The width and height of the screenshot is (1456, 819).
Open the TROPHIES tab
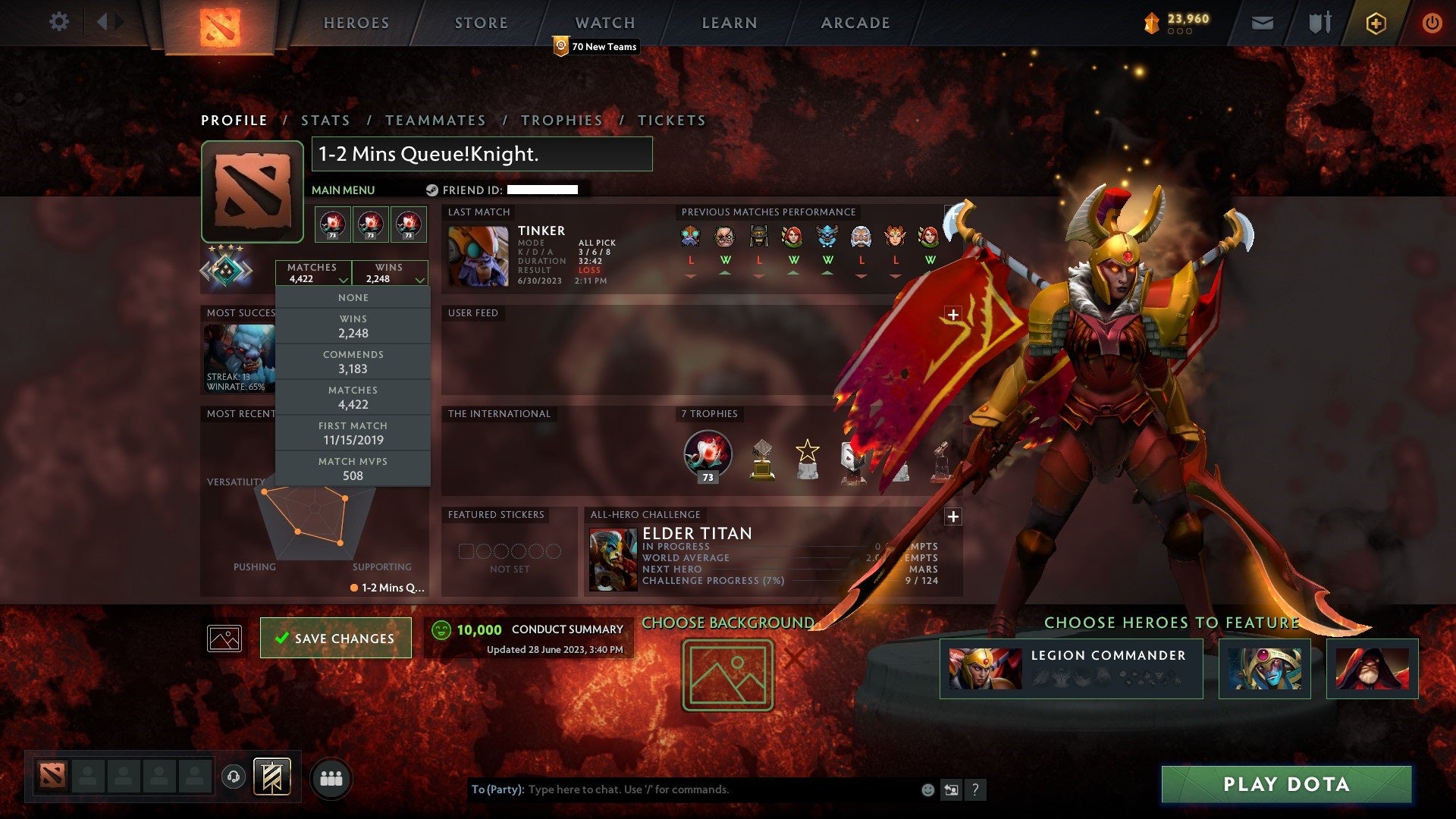pyautogui.click(x=561, y=120)
